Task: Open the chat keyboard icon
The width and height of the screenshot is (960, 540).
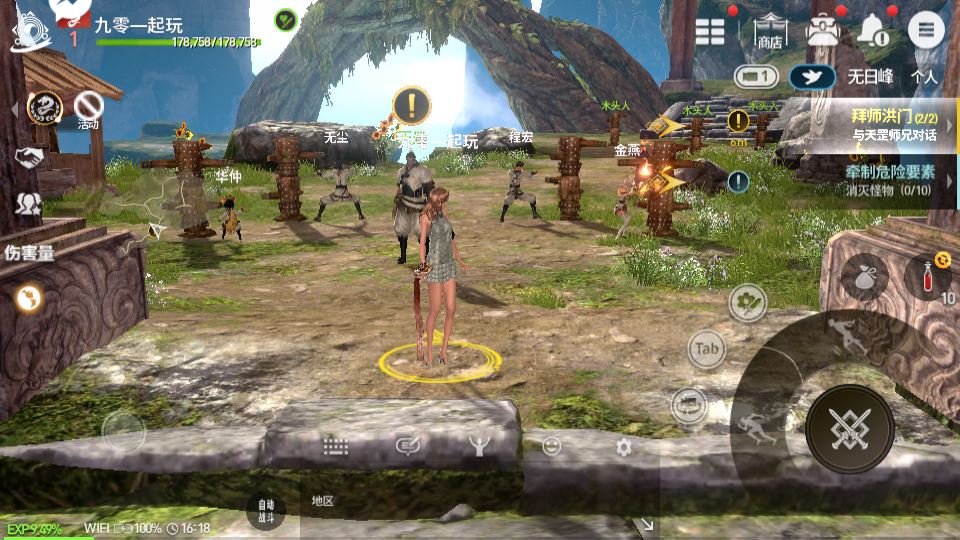Action: [335, 447]
